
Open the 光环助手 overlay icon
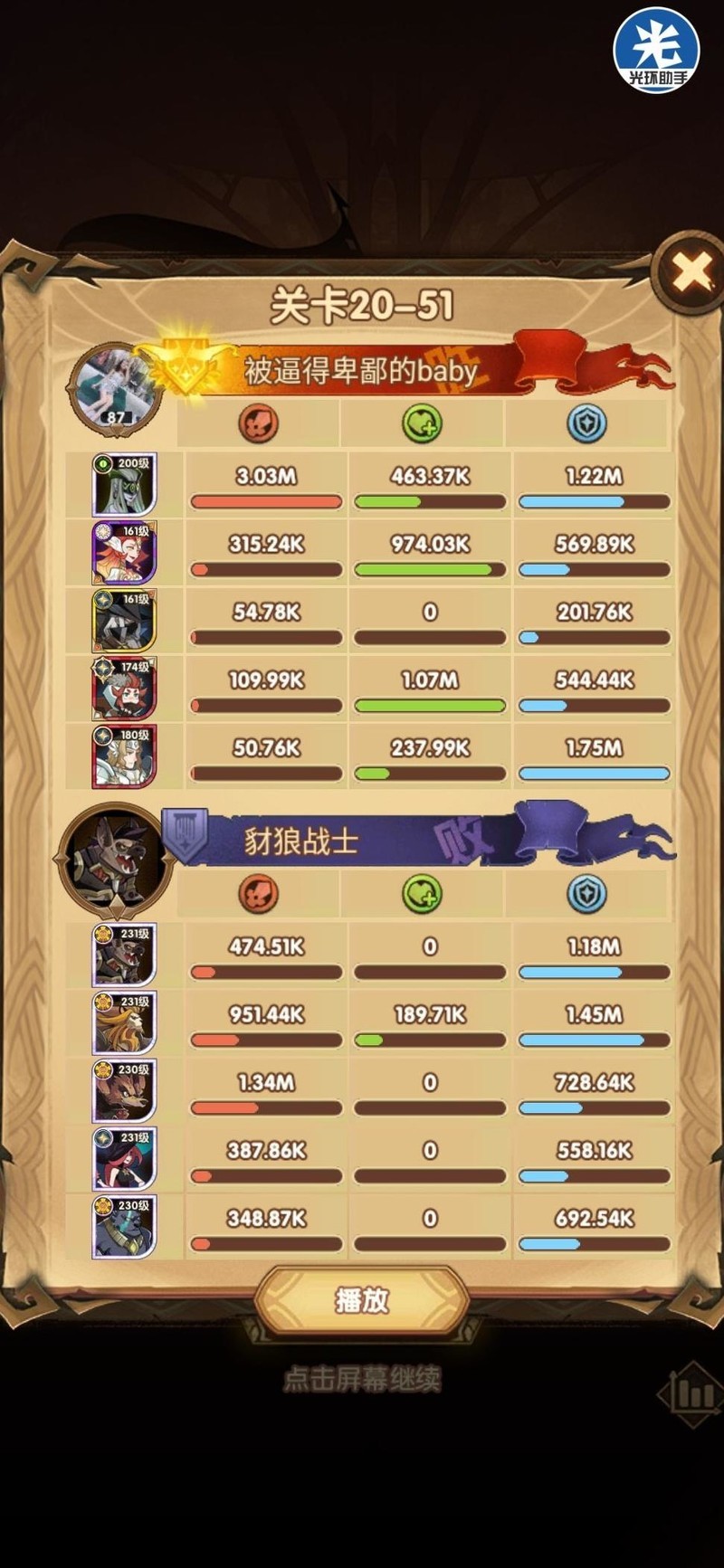656,50
